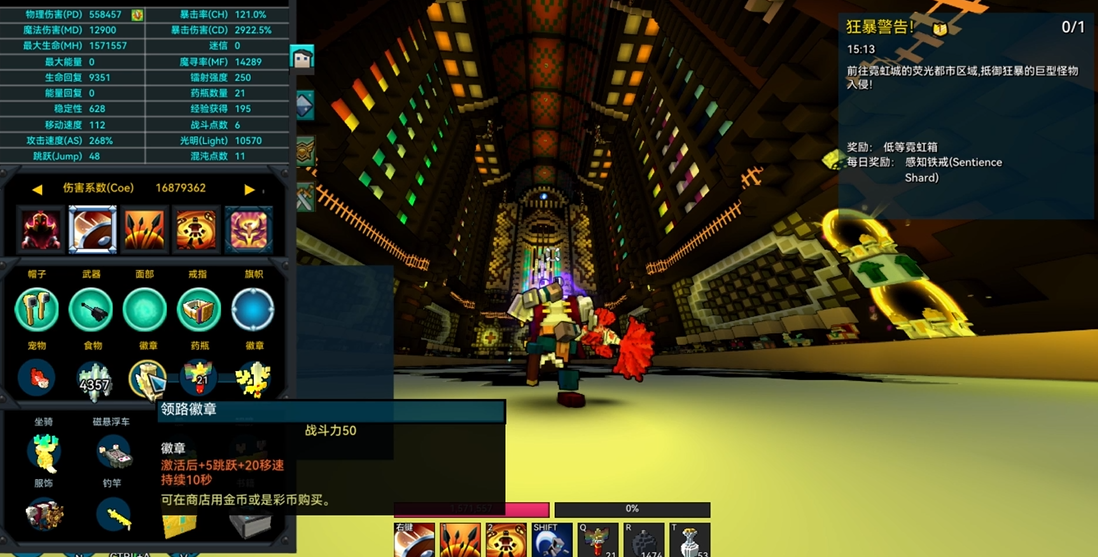
Task: Open the costume (服饰) slot
Action: 44,515
